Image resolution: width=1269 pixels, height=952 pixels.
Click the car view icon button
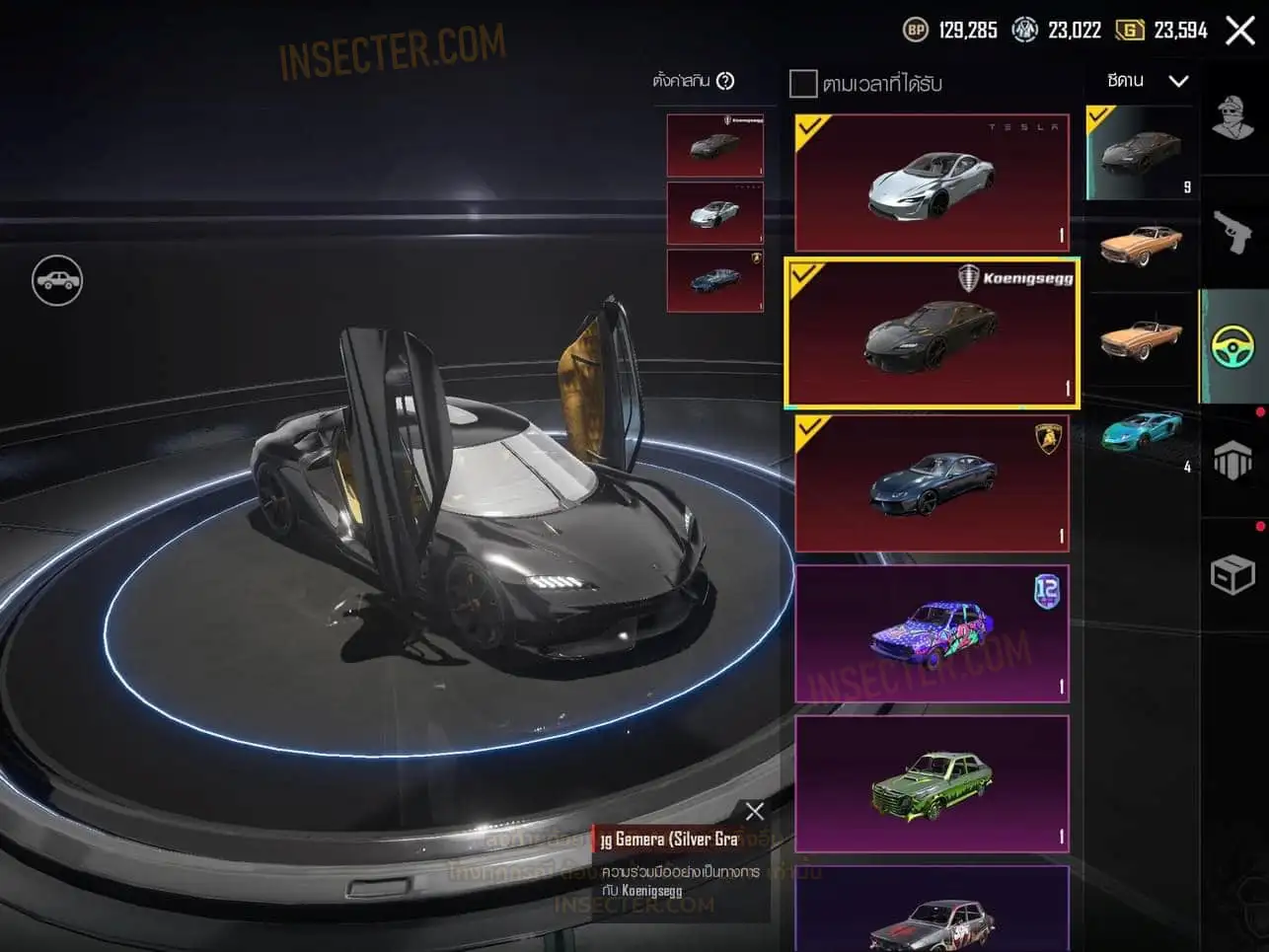(57, 280)
